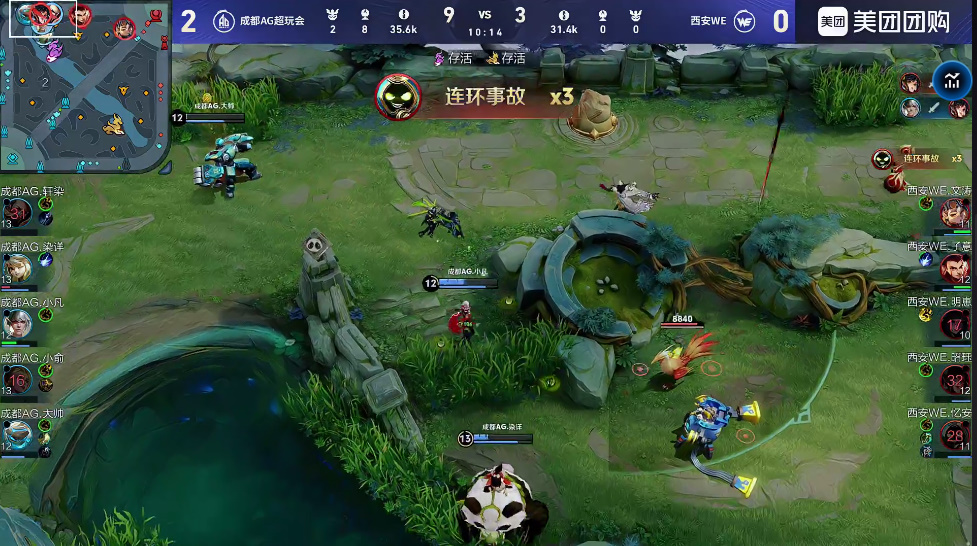Screen dimensions: 977x546
Task: Click the battlefield minimap
Action: (85, 86)
